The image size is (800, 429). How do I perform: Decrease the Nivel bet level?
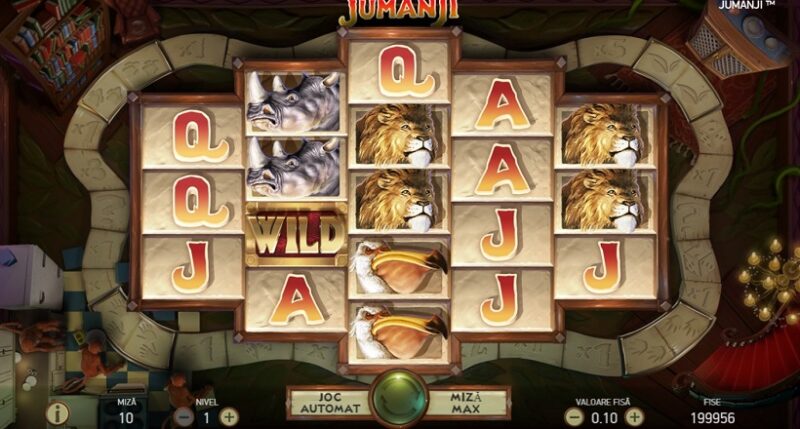(184, 416)
